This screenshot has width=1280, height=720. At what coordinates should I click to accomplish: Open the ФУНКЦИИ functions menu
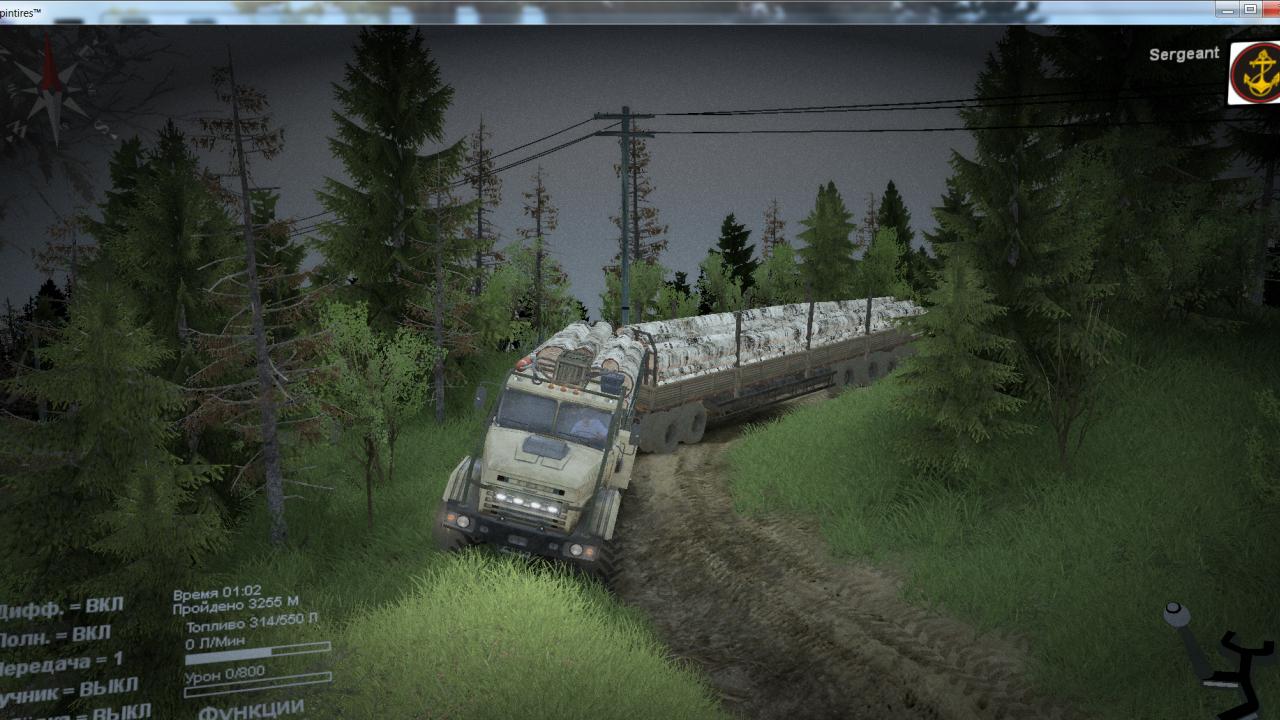[x=251, y=710]
